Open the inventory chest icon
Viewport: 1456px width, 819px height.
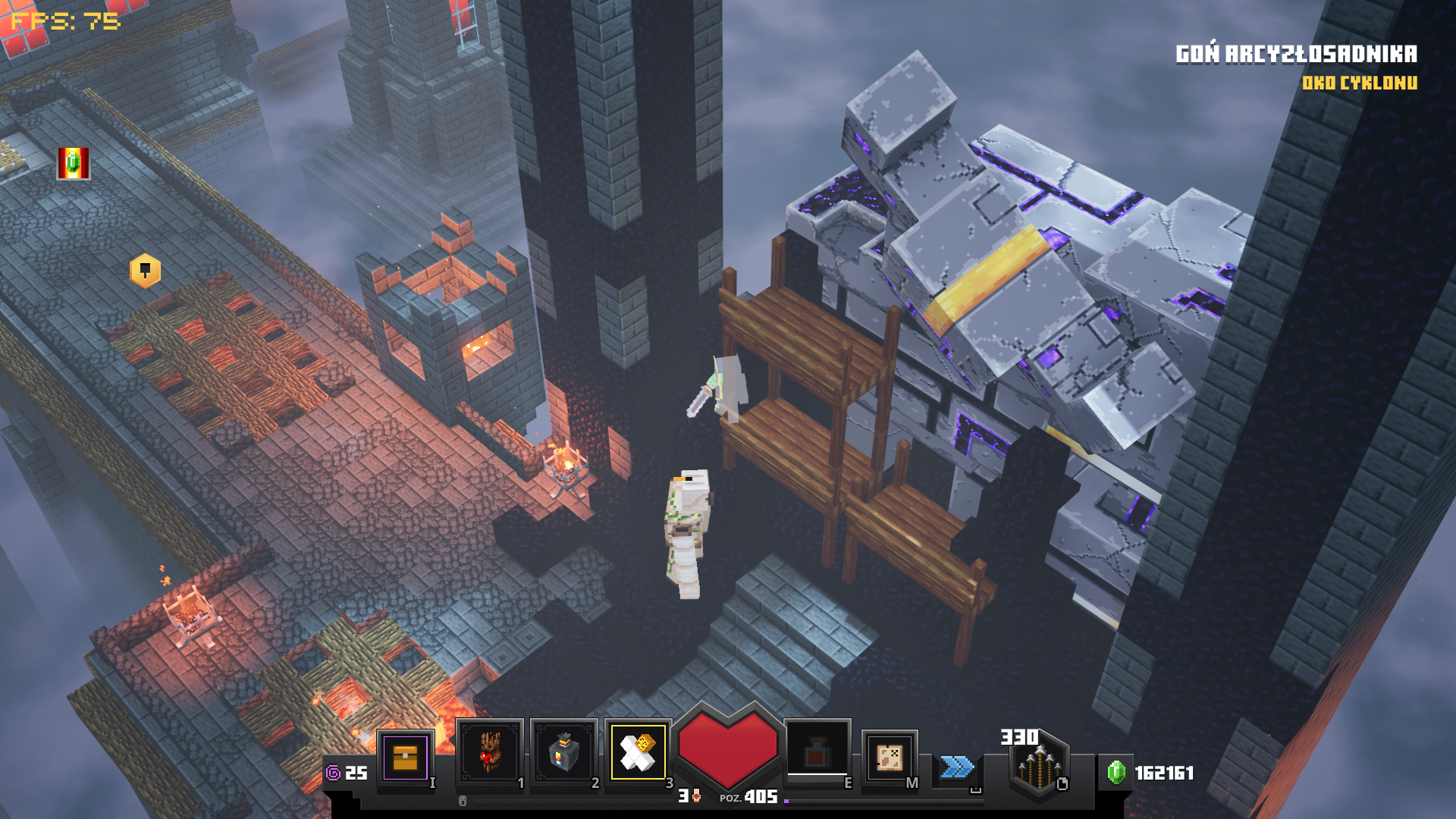405,757
